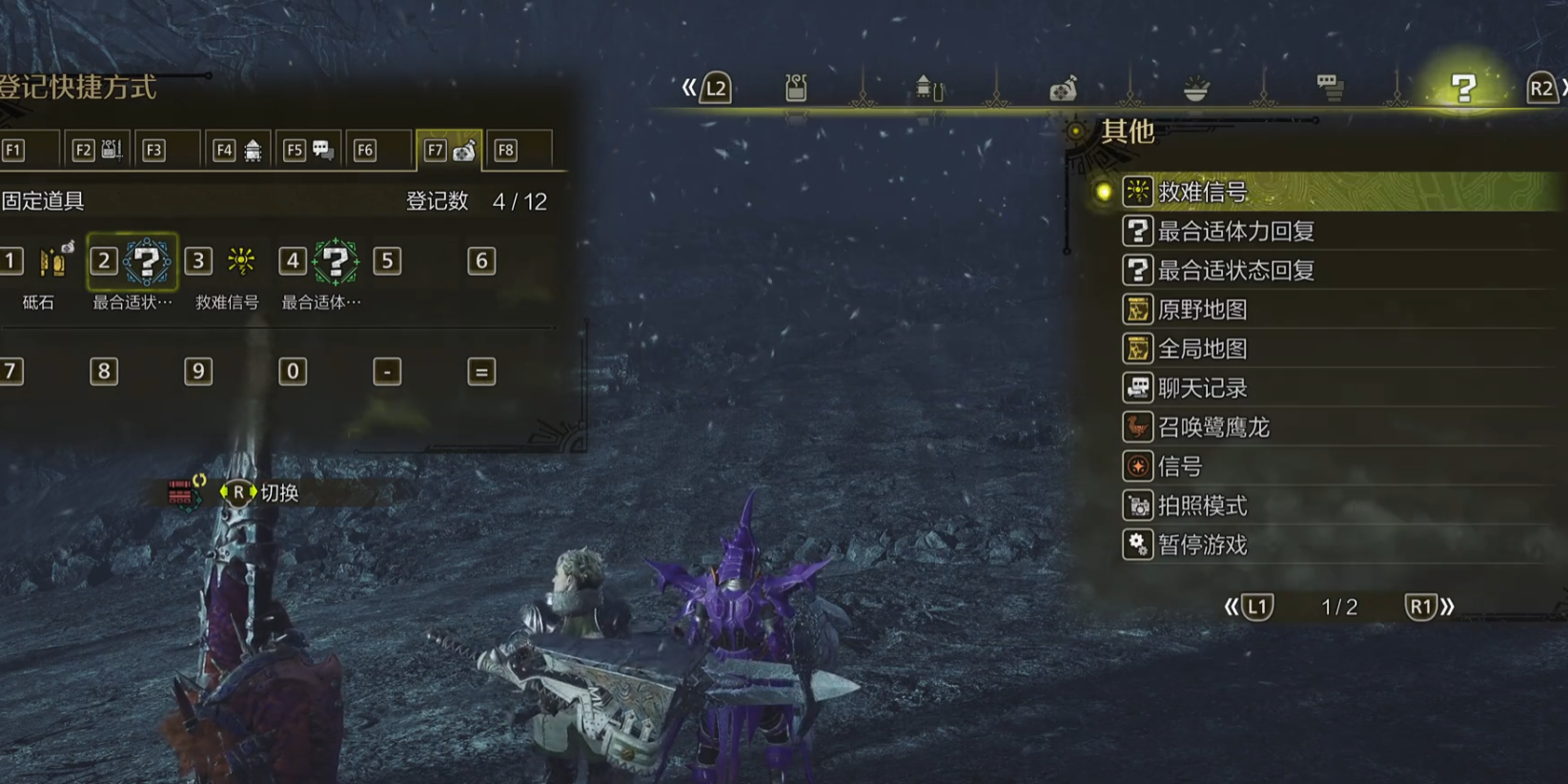Select 暂停游戏 entry
1568x784 pixels.
[x=1202, y=544]
